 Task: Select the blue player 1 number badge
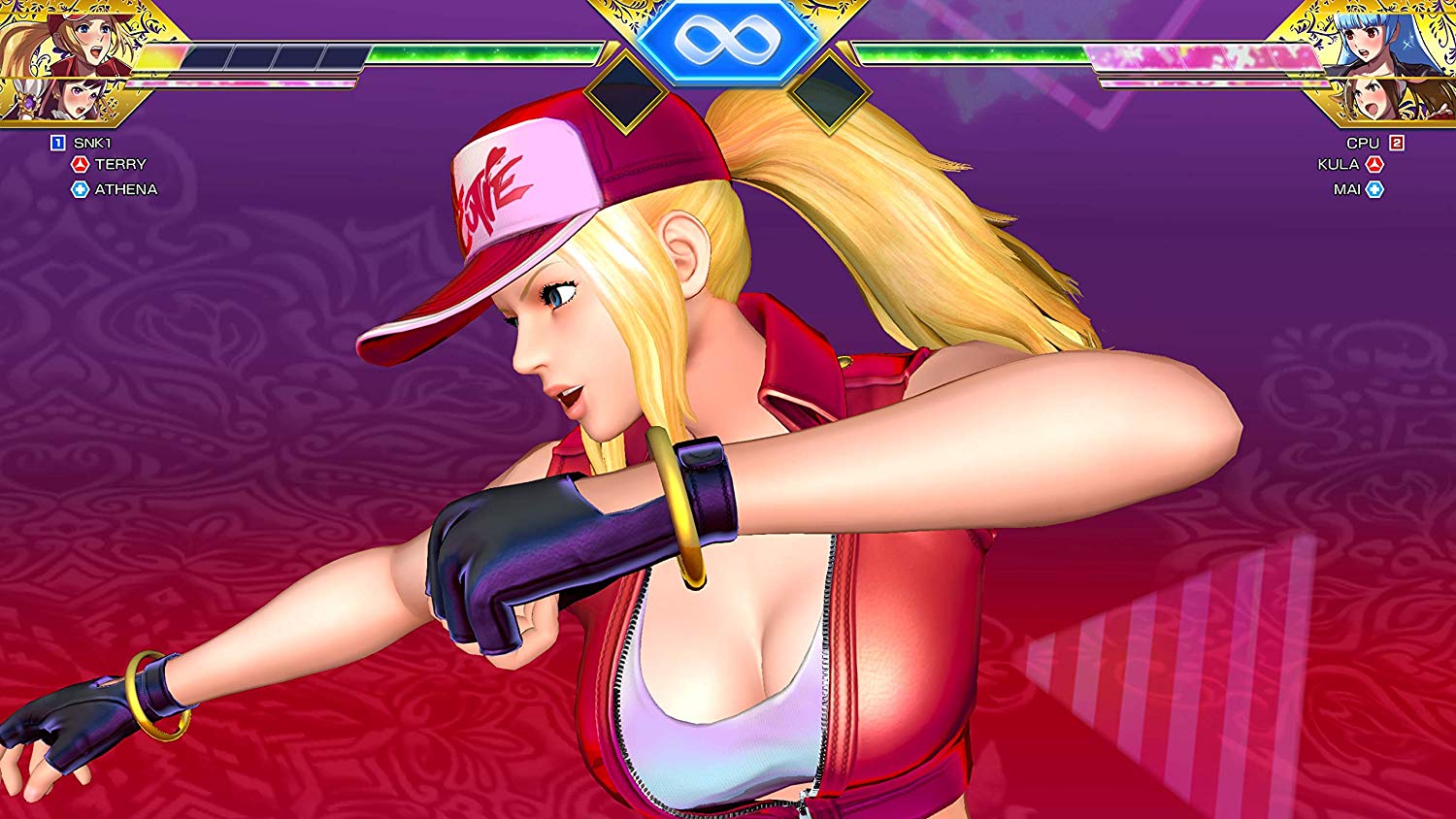point(57,142)
